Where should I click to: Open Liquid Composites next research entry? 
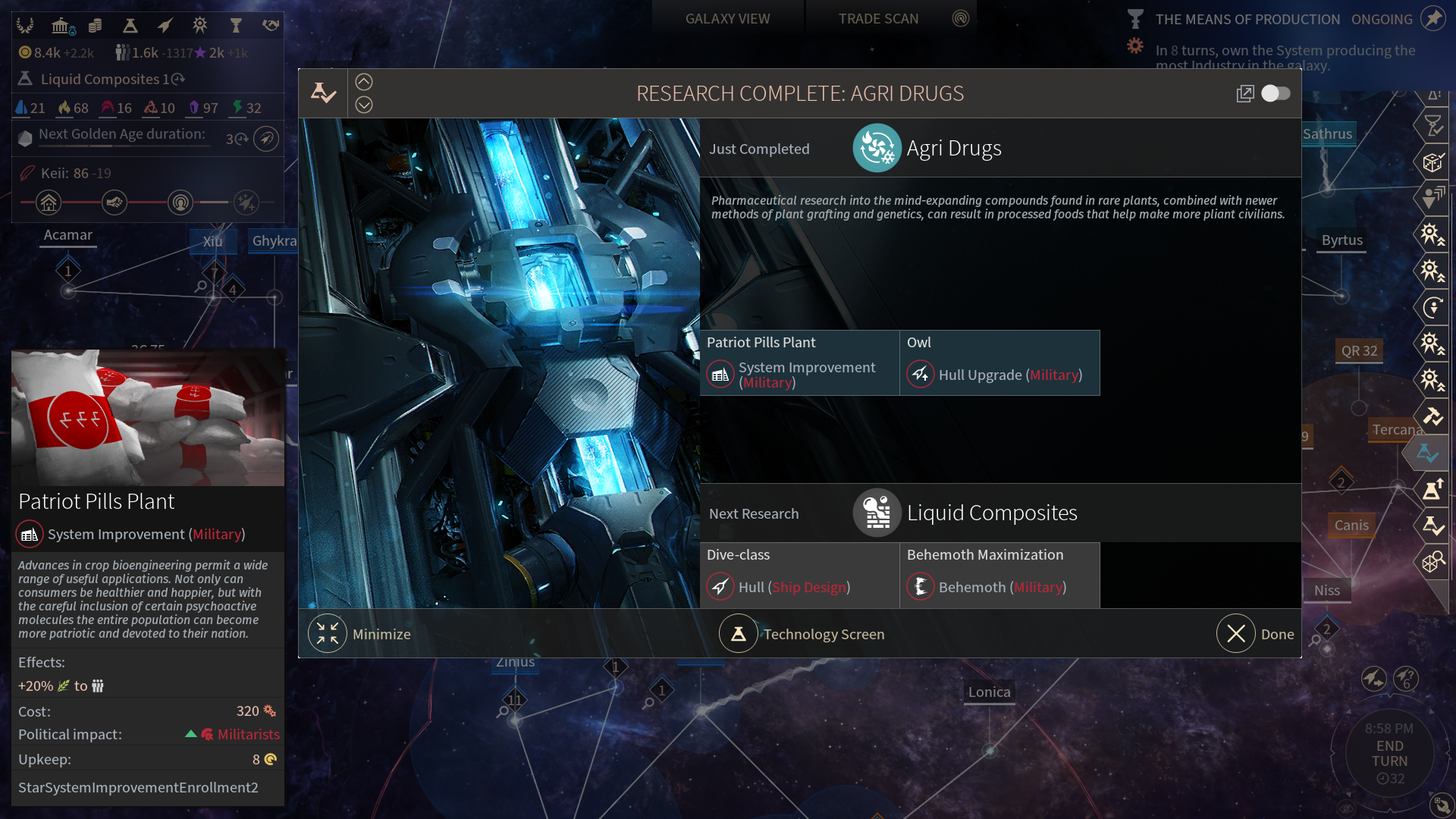(x=991, y=513)
